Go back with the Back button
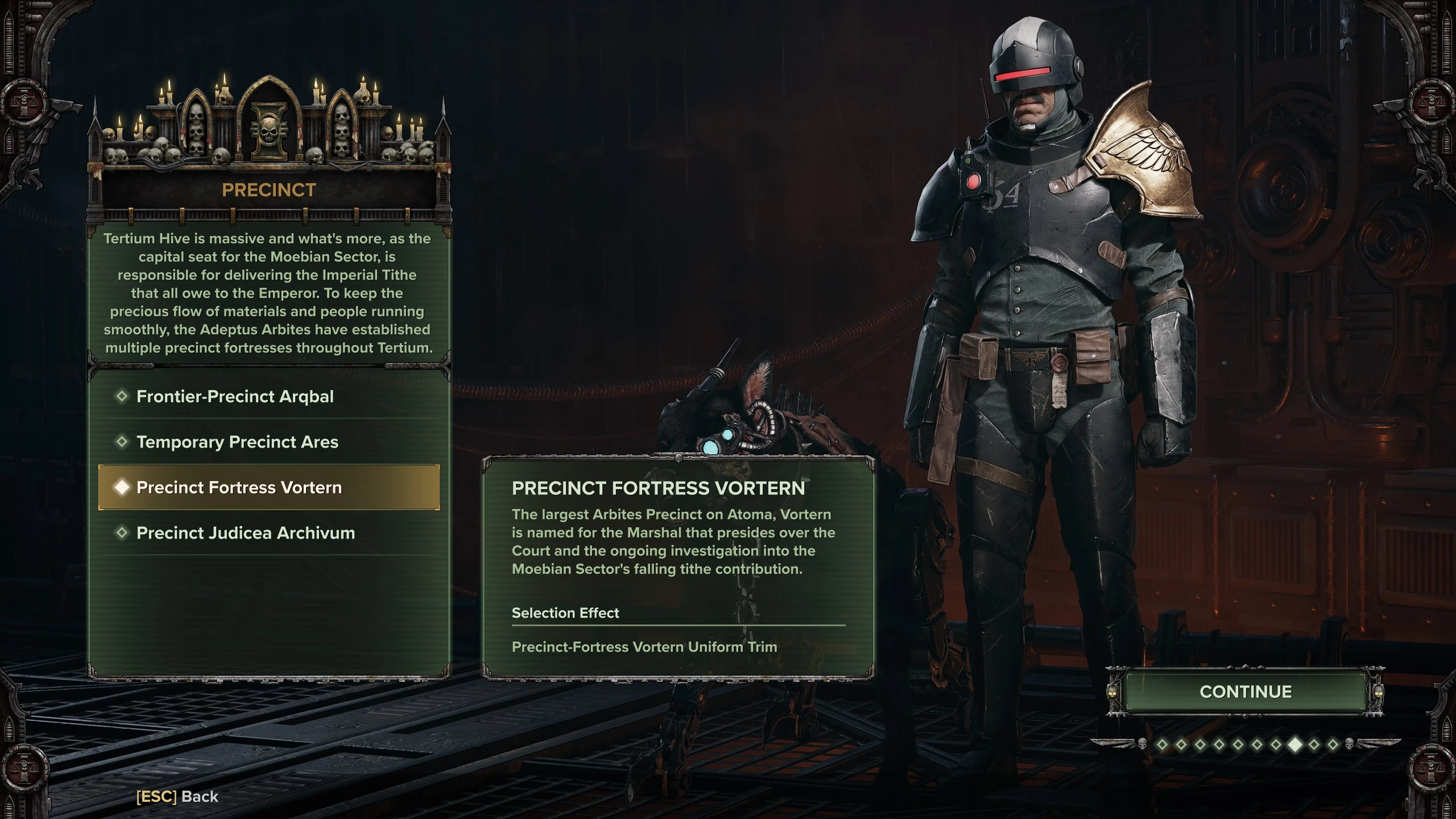This screenshot has width=1456, height=819. coord(177,797)
